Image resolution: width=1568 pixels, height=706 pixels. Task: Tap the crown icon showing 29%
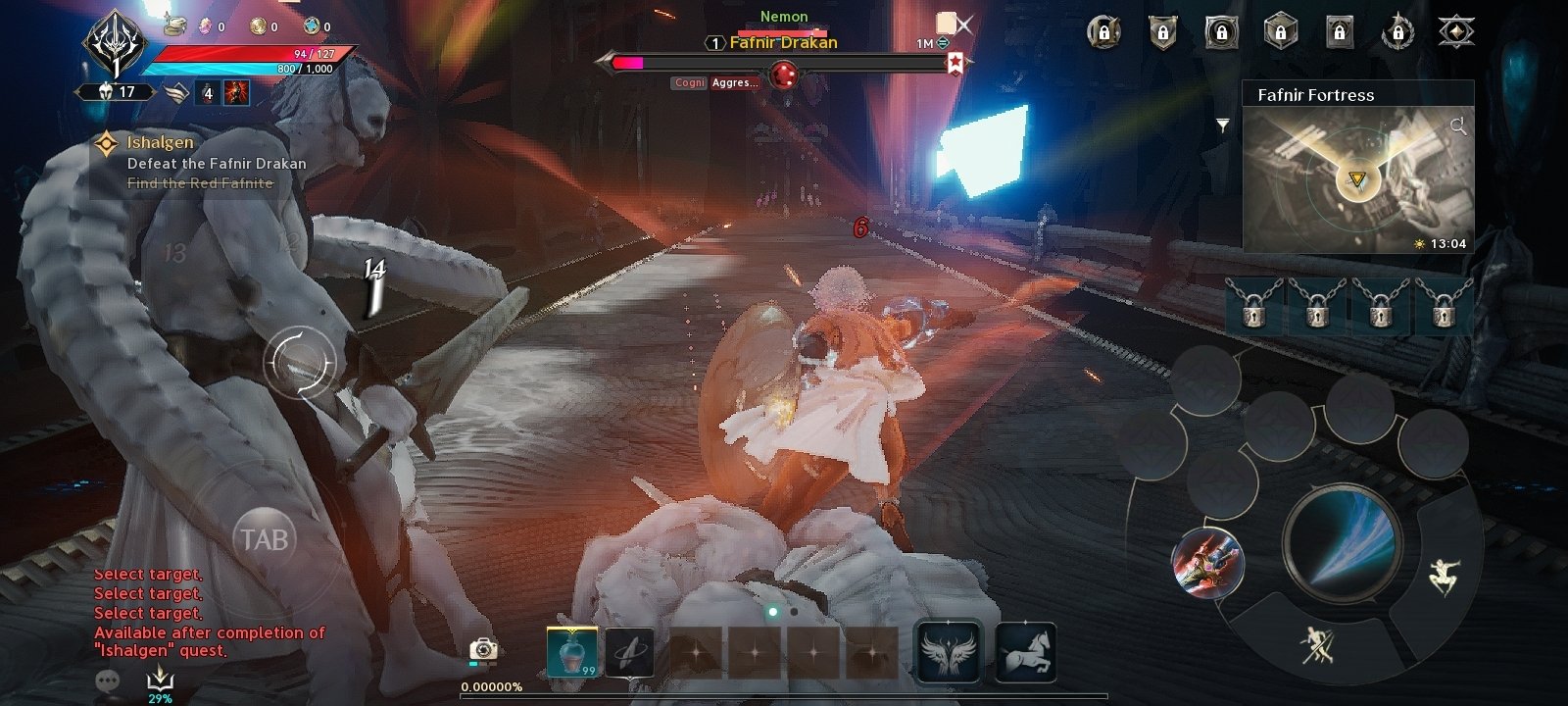[x=160, y=680]
